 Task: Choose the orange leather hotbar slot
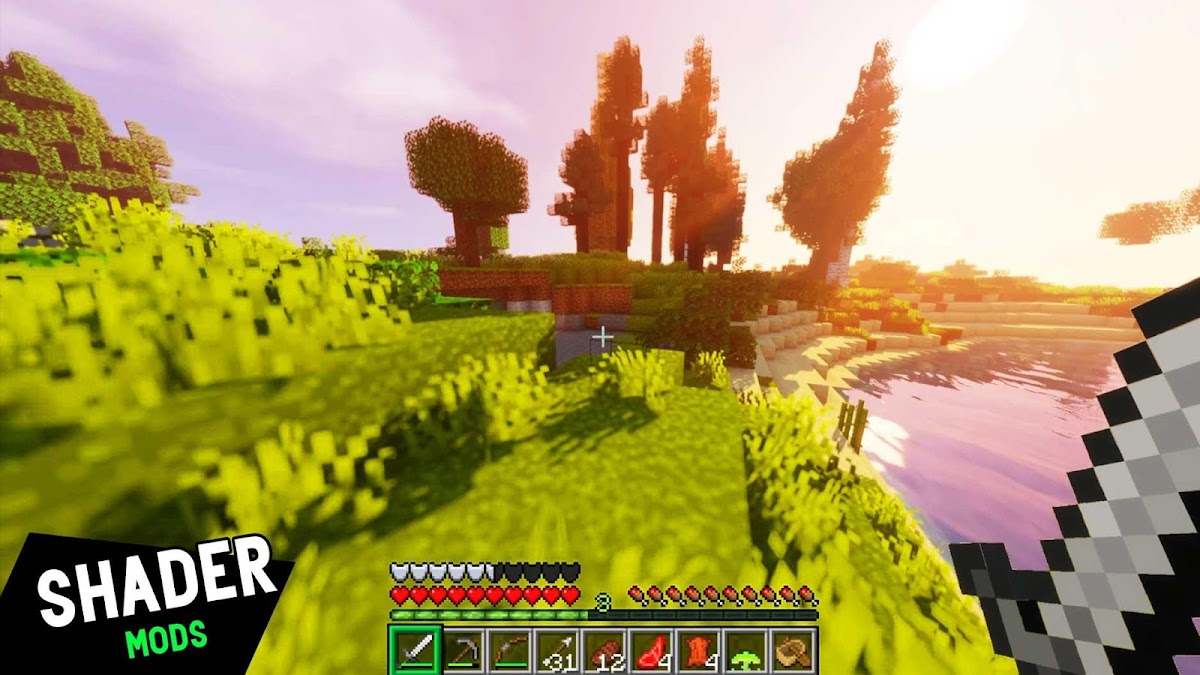click(x=699, y=651)
